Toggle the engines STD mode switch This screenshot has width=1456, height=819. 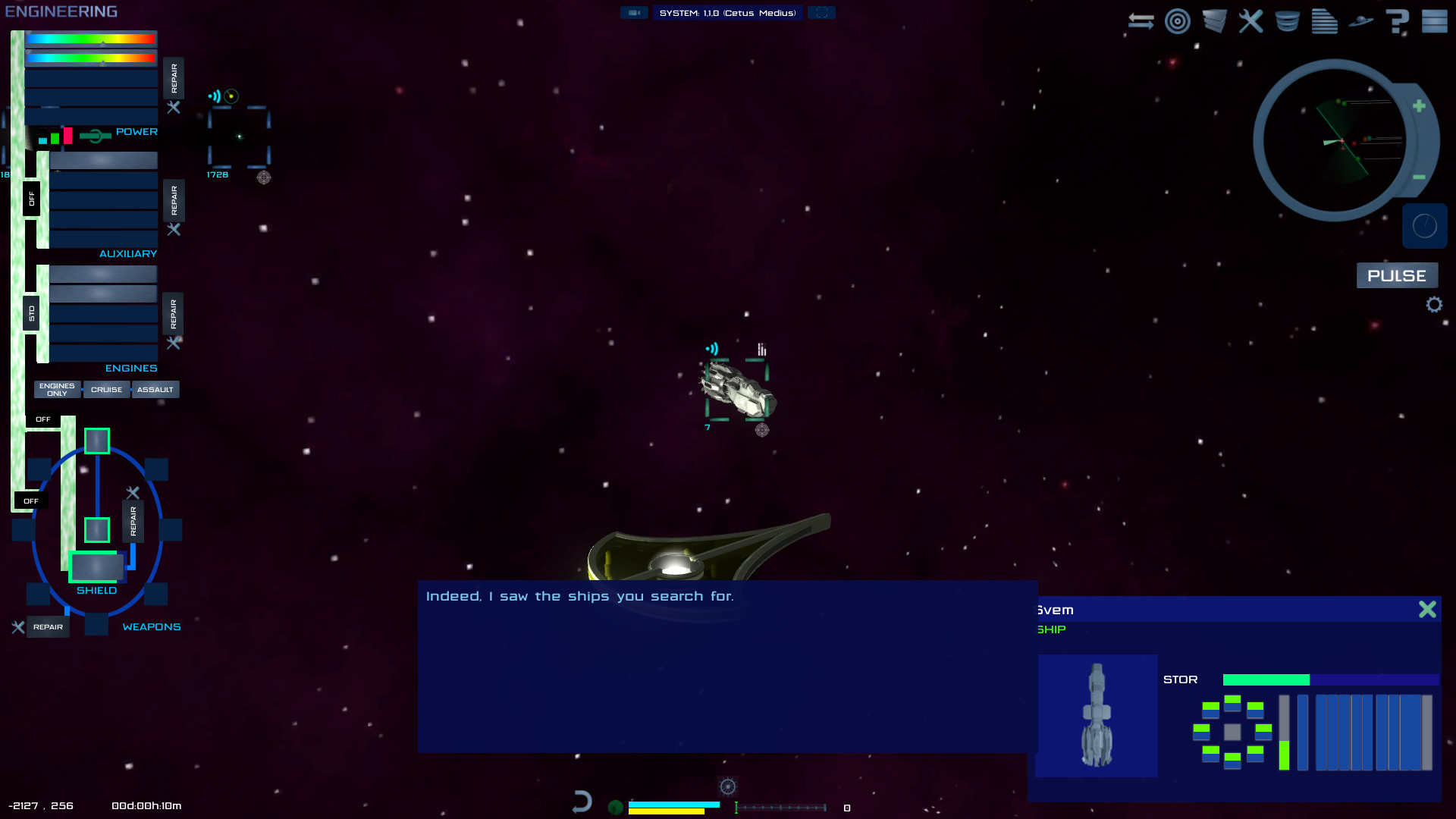click(x=31, y=313)
